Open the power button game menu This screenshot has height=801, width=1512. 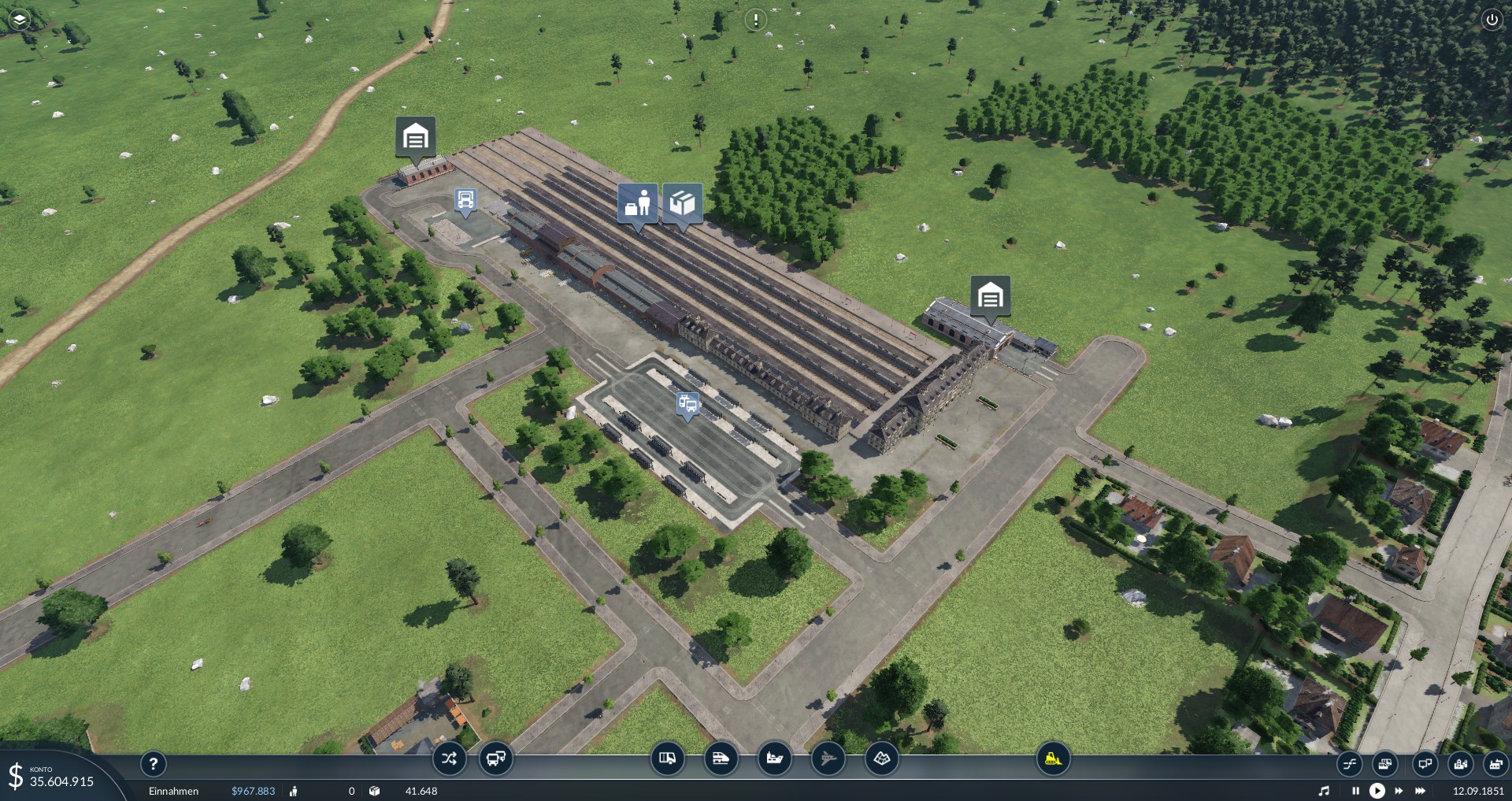tap(1492, 20)
